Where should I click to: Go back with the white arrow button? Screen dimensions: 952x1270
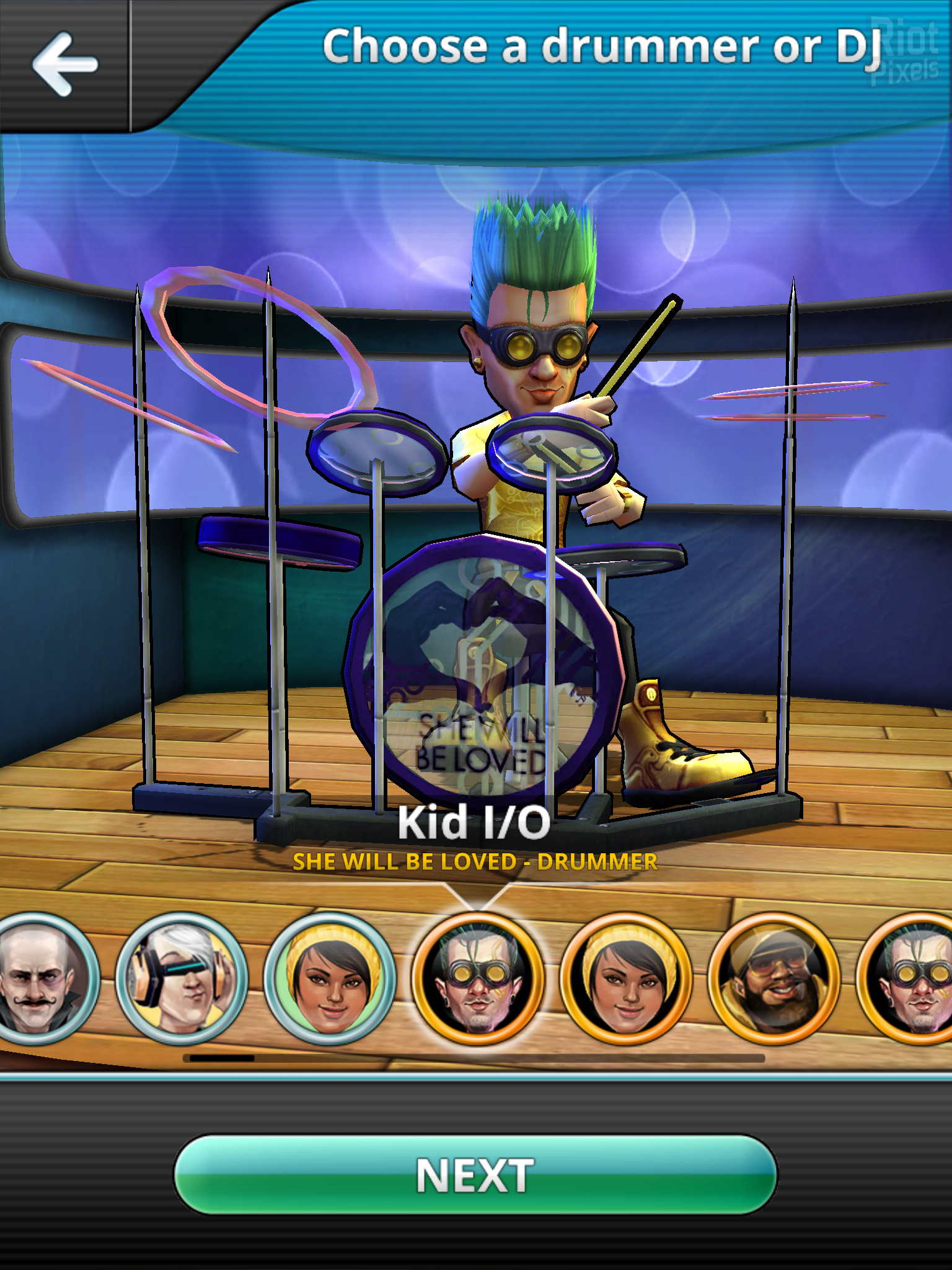(x=64, y=64)
